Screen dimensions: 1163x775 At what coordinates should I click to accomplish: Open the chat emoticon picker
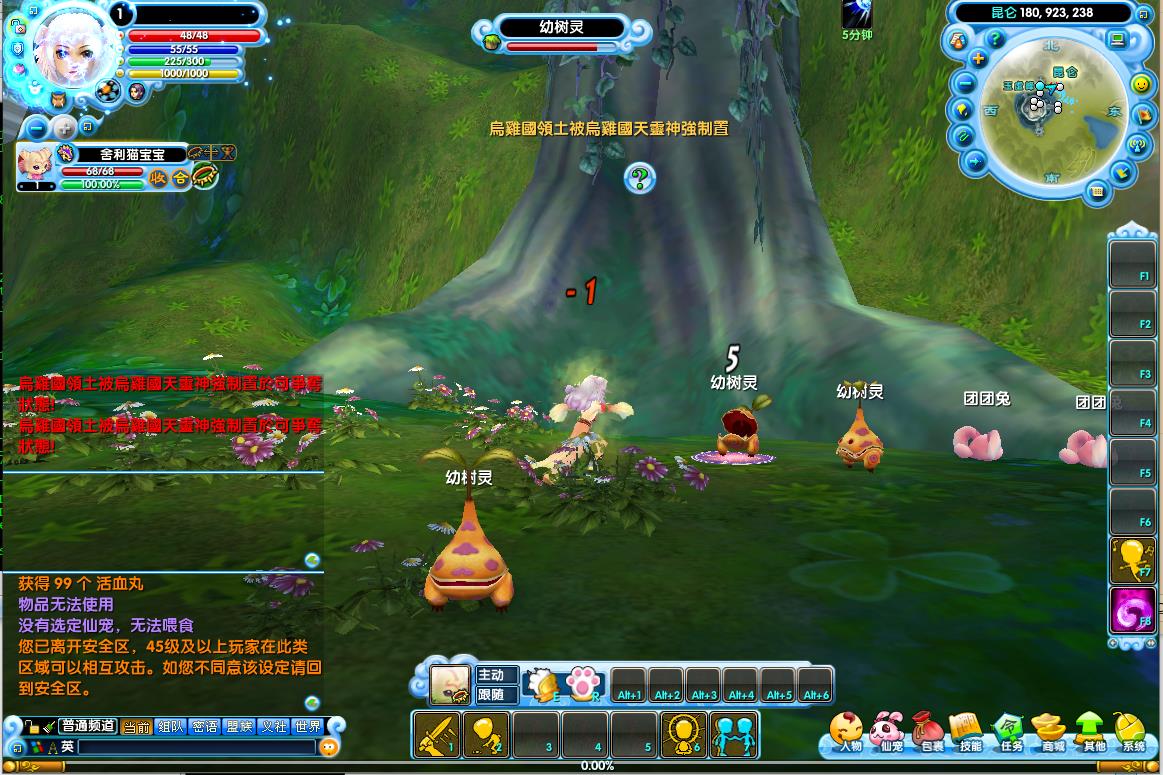coord(329,747)
